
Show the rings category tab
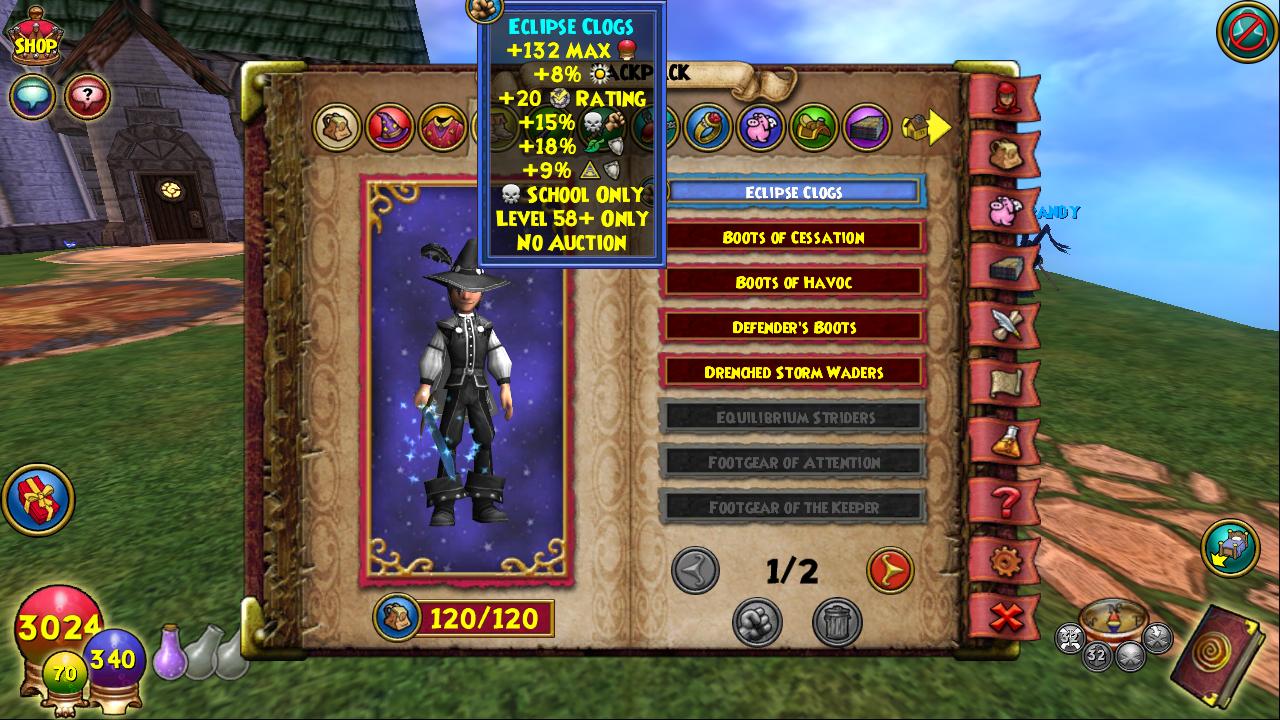[708, 128]
